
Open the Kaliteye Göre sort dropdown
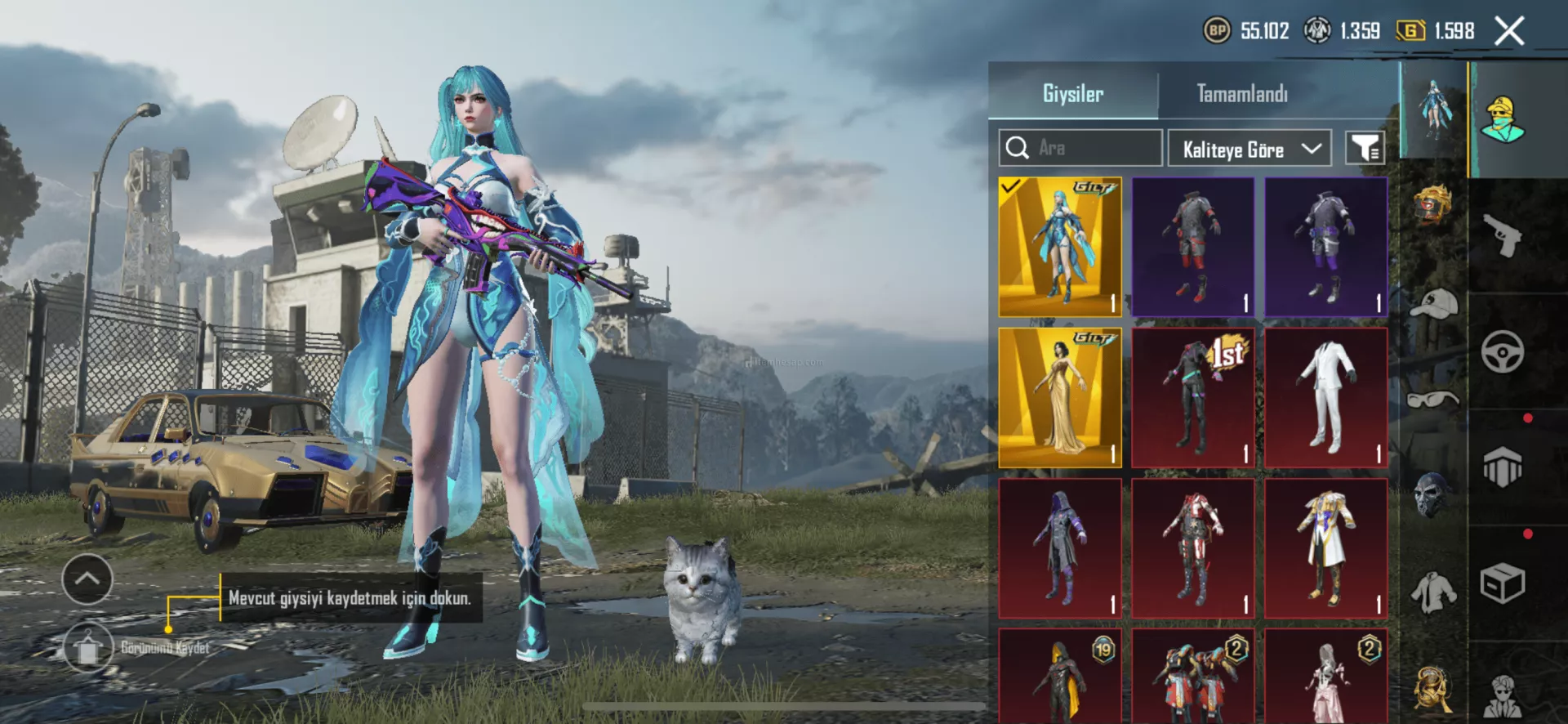(1249, 149)
